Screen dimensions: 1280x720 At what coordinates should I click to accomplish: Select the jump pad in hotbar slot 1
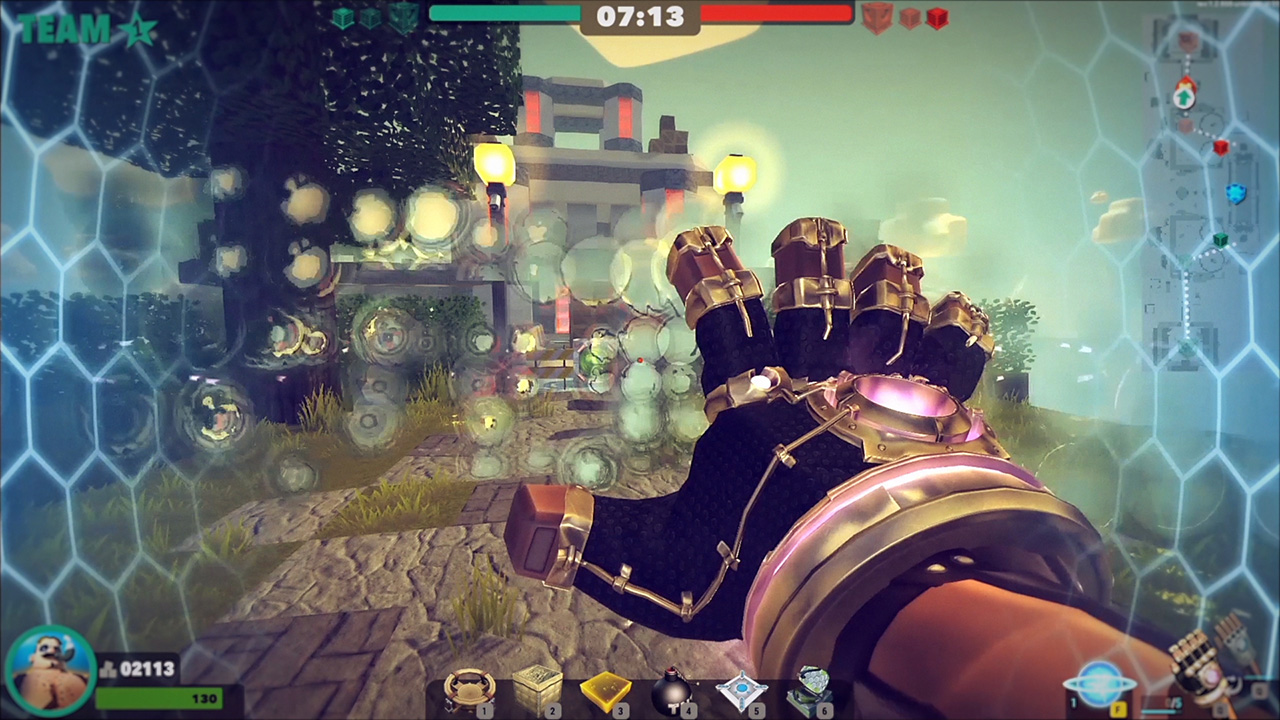pyautogui.click(x=468, y=690)
